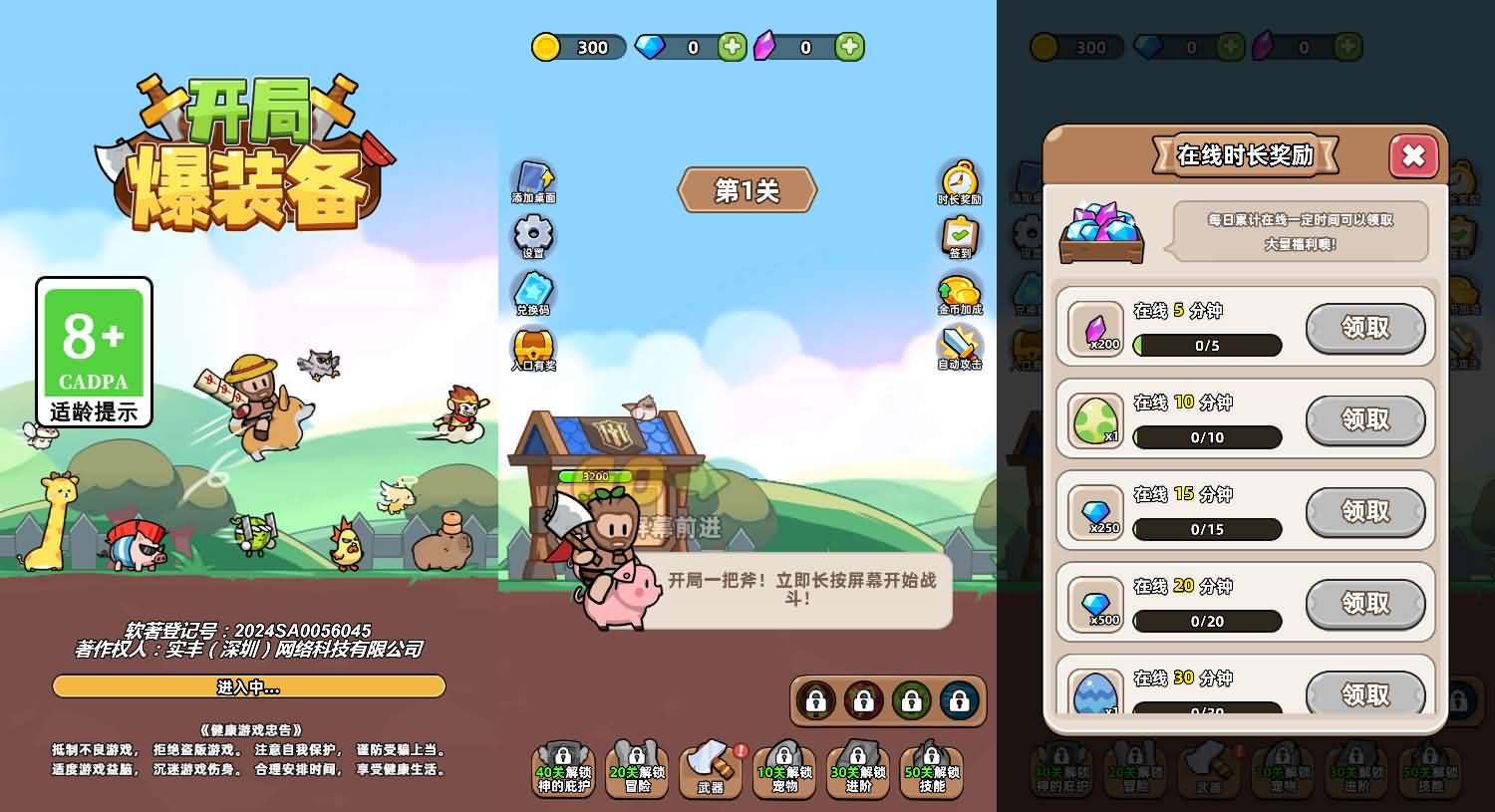Open the 兑换码 redeem code icon
Screen dimensions: 1495x812
coord(531,294)
